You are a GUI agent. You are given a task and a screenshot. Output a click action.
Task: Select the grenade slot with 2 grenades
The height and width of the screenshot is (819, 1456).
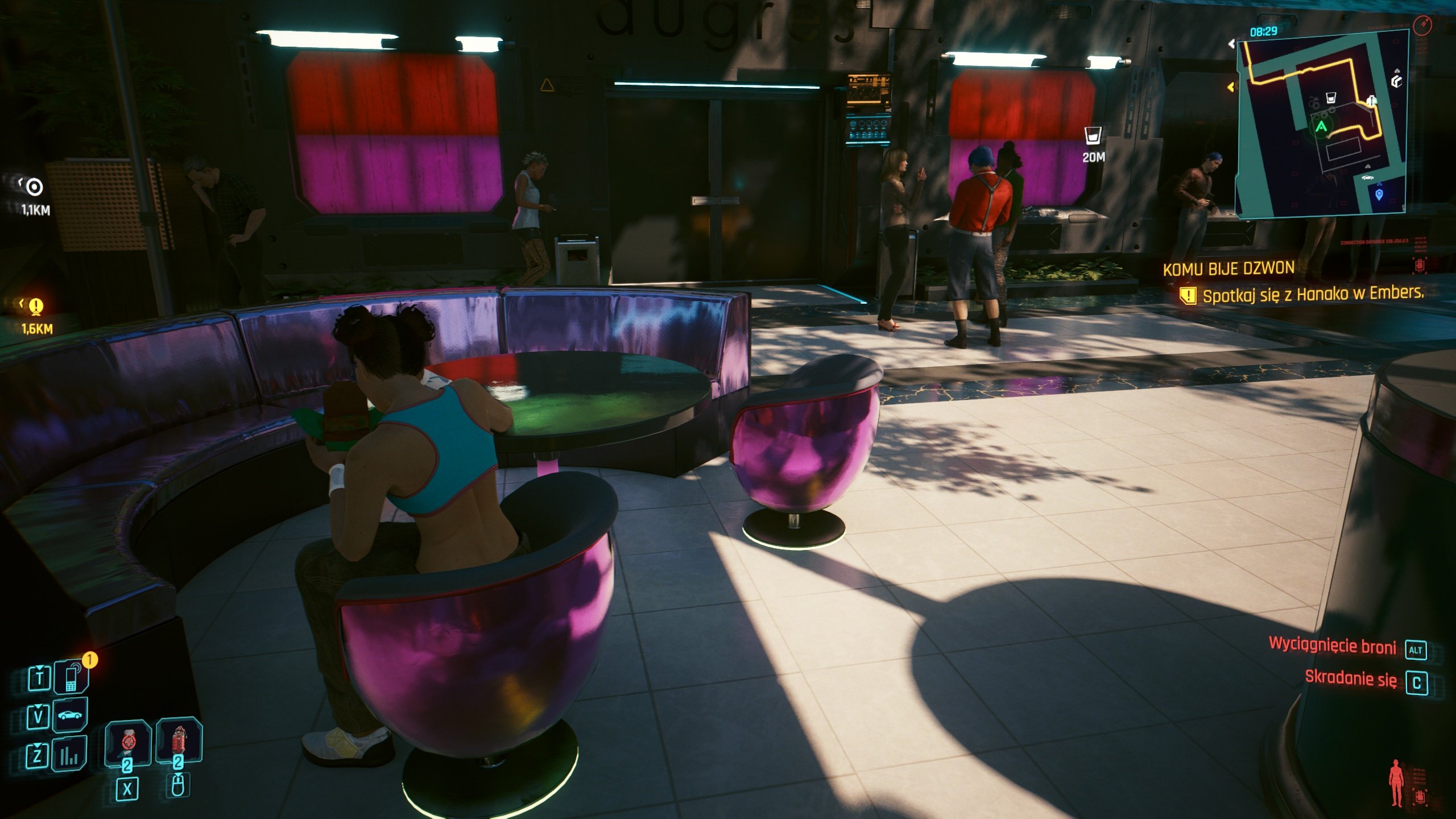point(178,739)
